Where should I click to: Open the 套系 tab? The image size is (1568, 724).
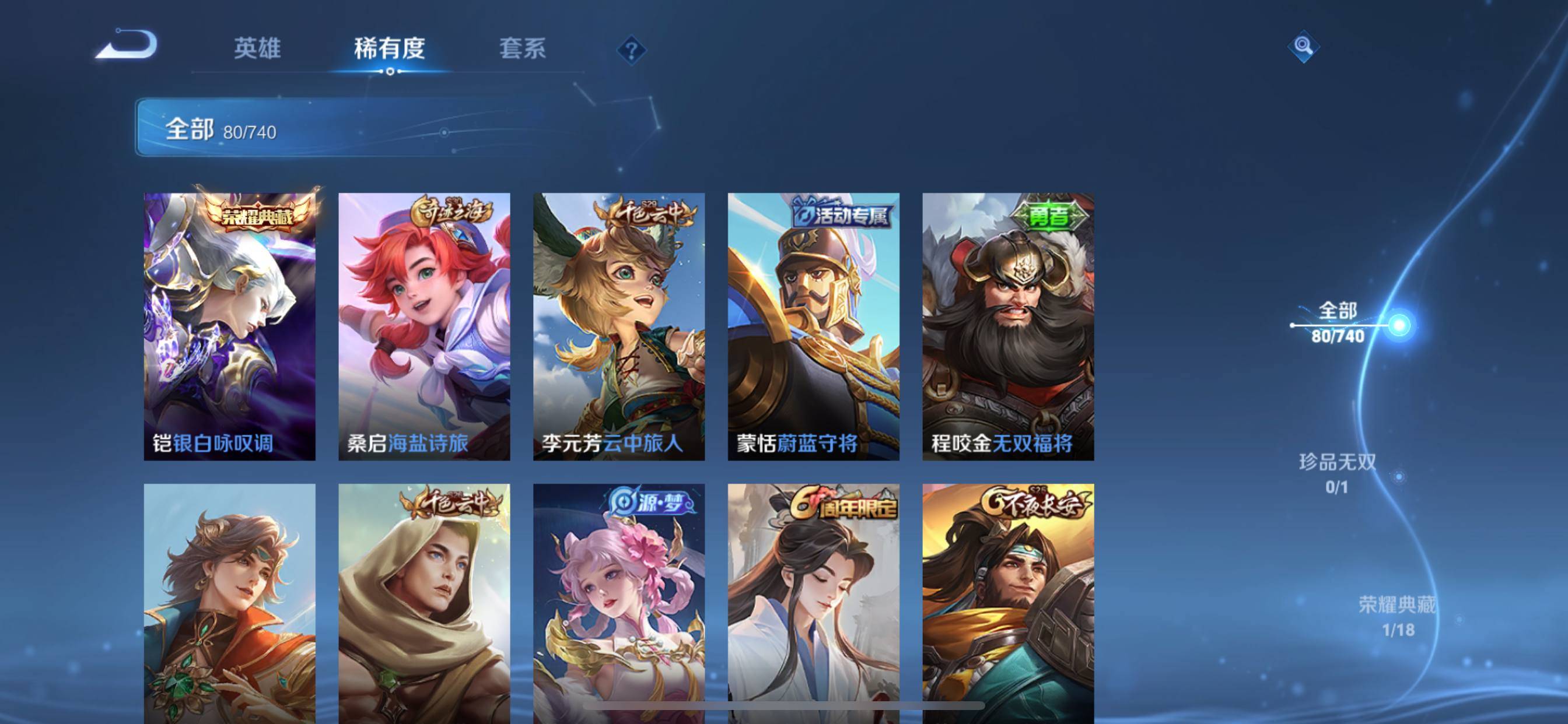(x=522, y=48)
